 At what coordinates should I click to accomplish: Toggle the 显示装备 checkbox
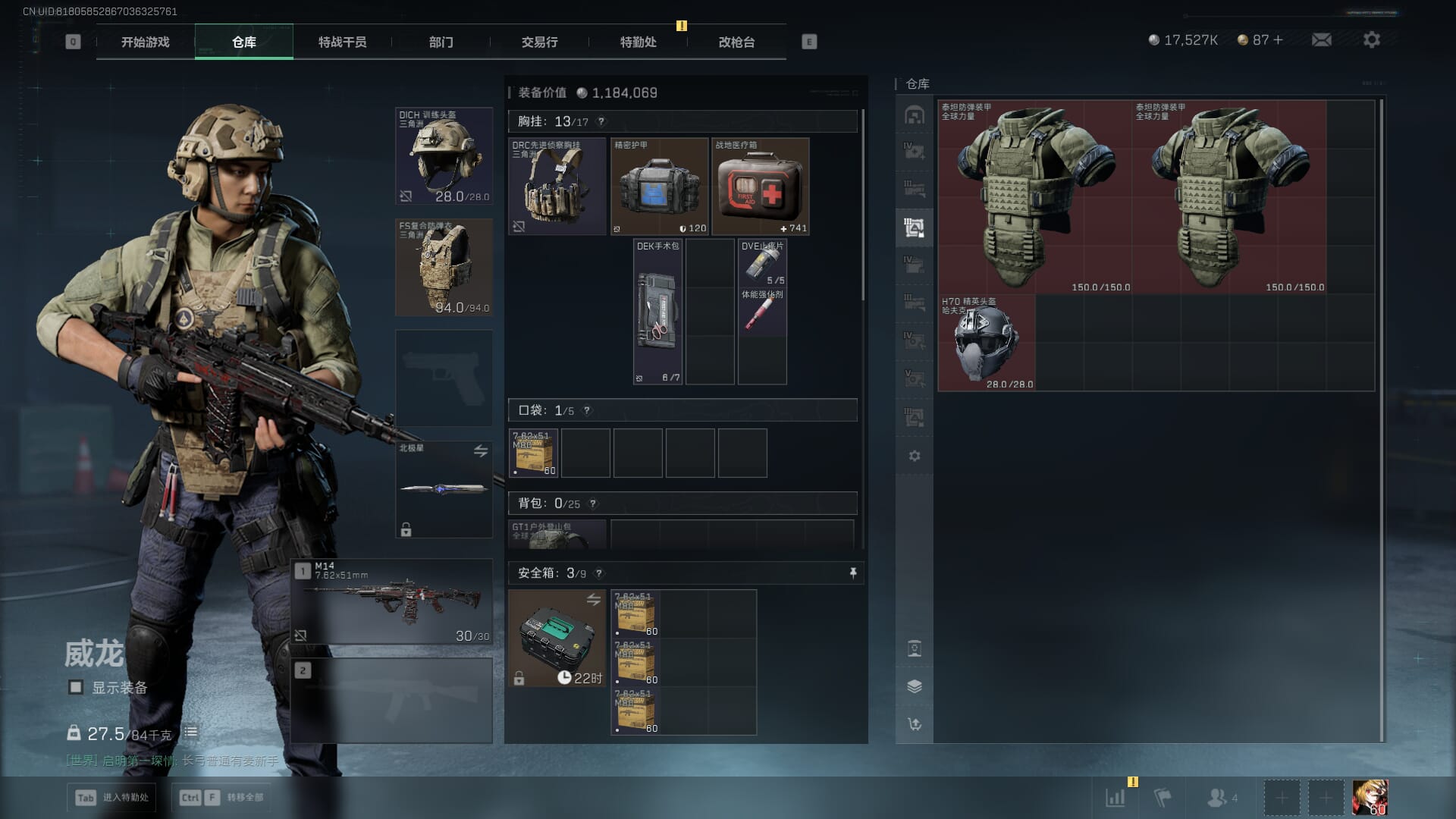click(x=76, y=687)
